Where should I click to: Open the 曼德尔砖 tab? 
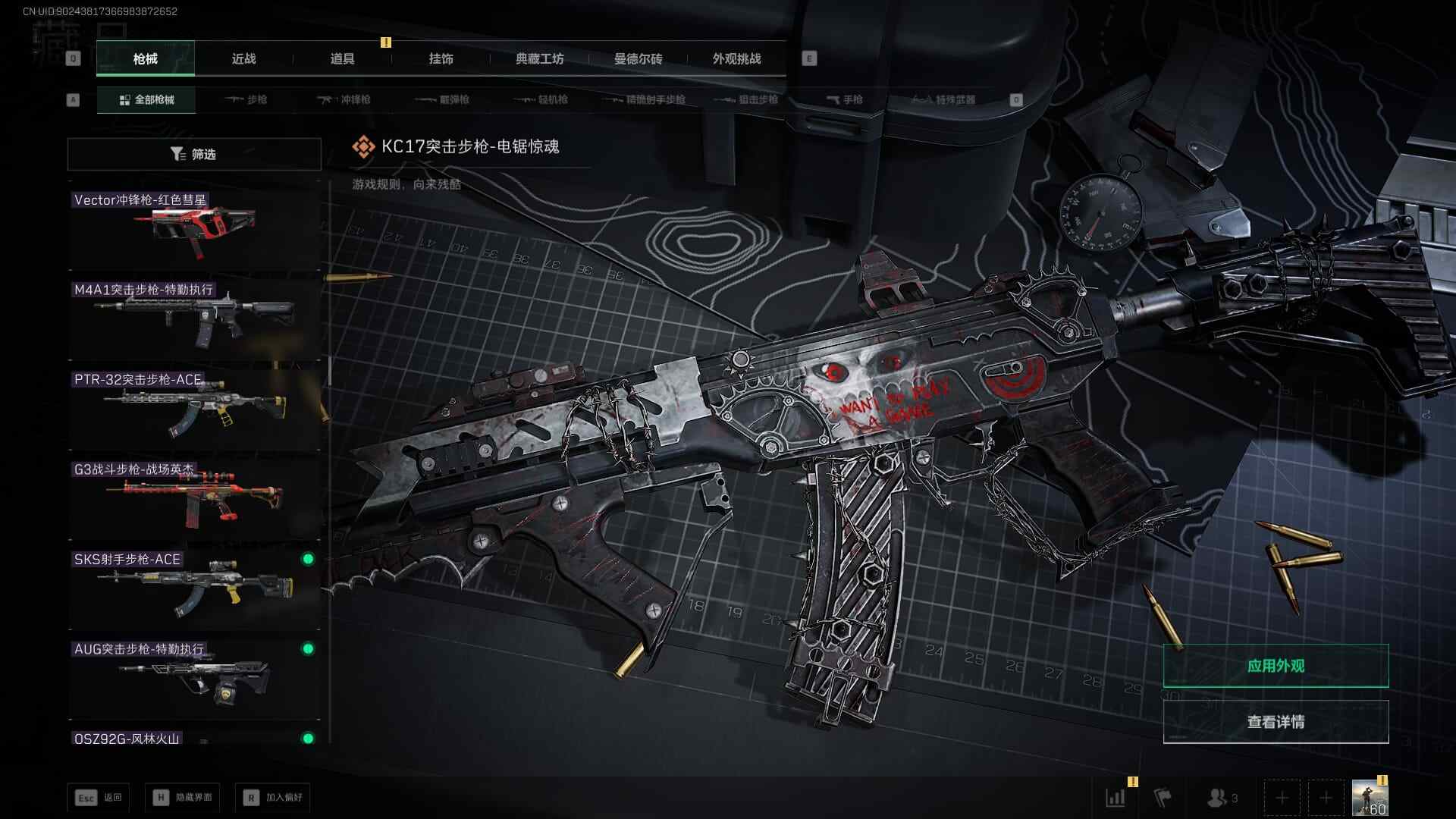[x=638, y=58]
